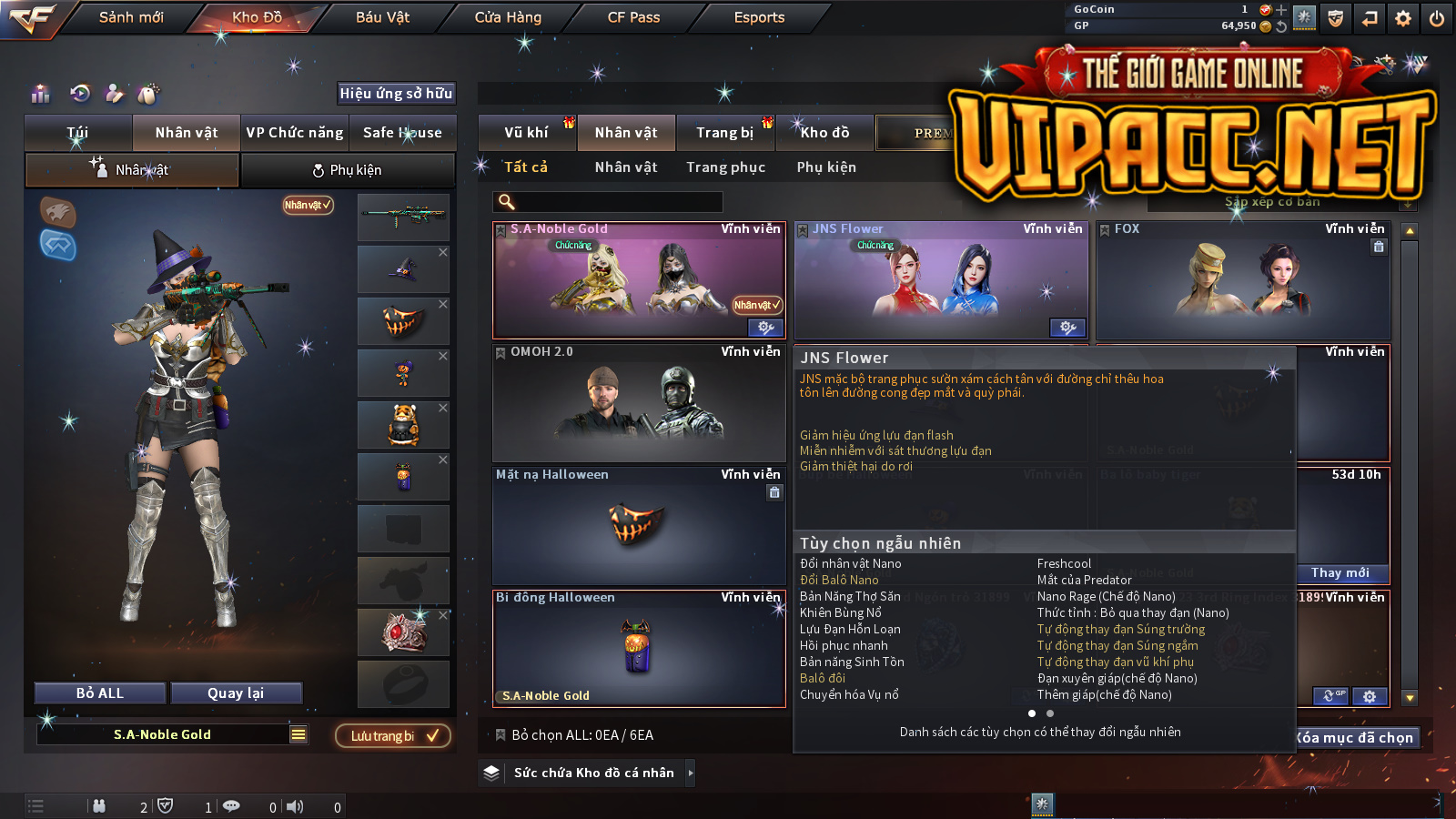Open the Esports tab
Screen dimensions: 1456x819
pos(759,17)
